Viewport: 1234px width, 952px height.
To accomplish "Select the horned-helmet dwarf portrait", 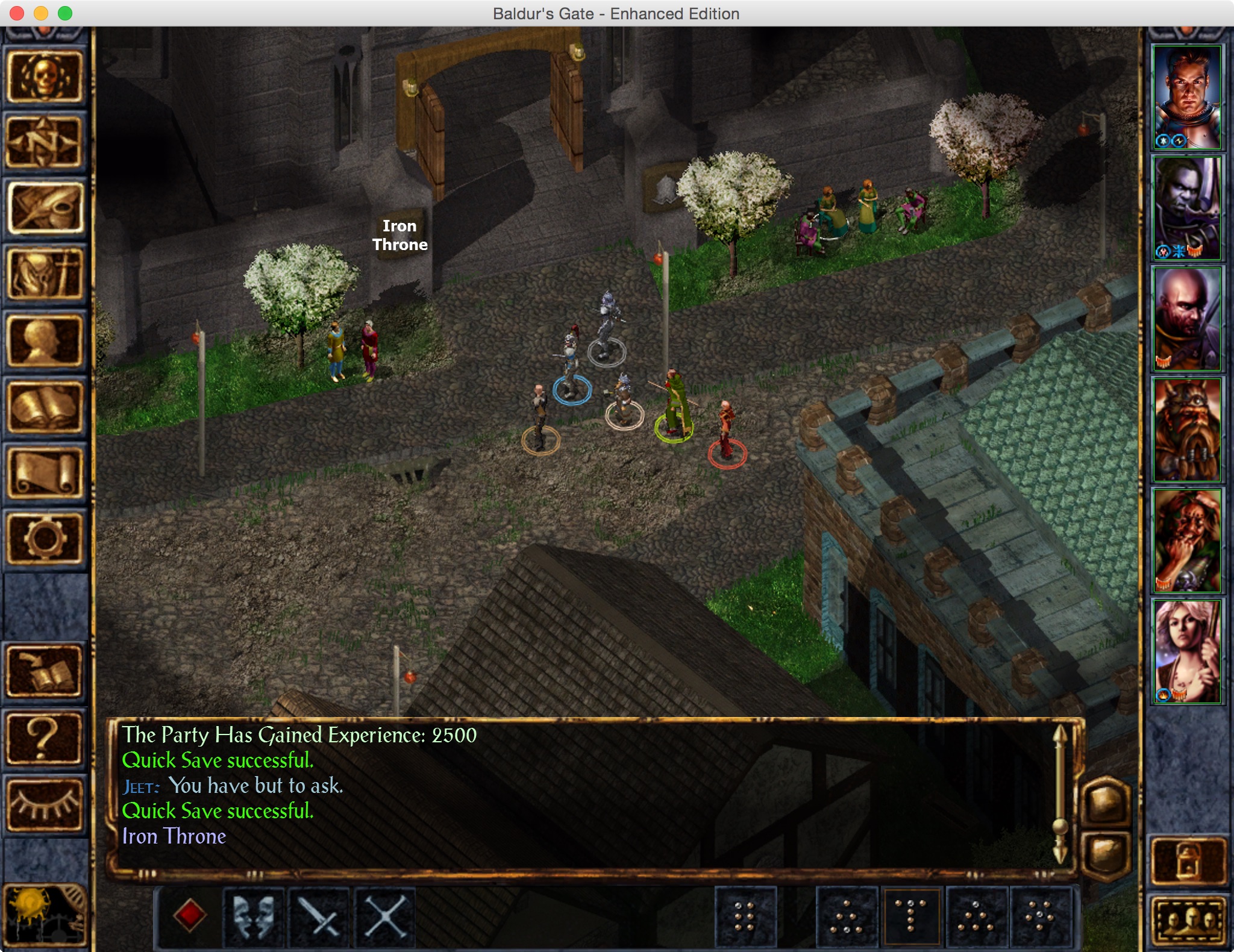I will (x=1186, y=430).
